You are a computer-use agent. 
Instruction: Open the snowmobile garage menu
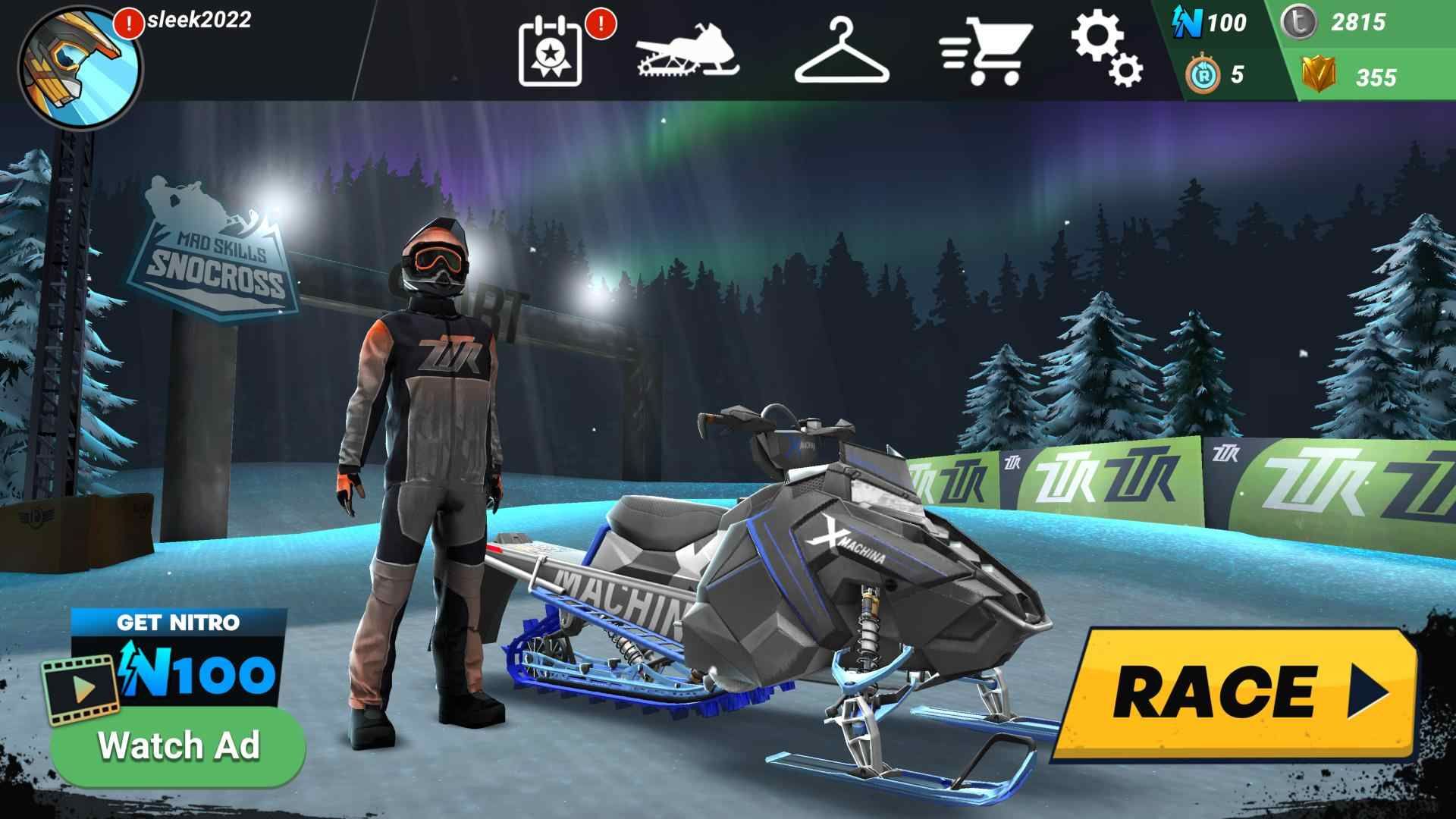click(x=686, y=49)
